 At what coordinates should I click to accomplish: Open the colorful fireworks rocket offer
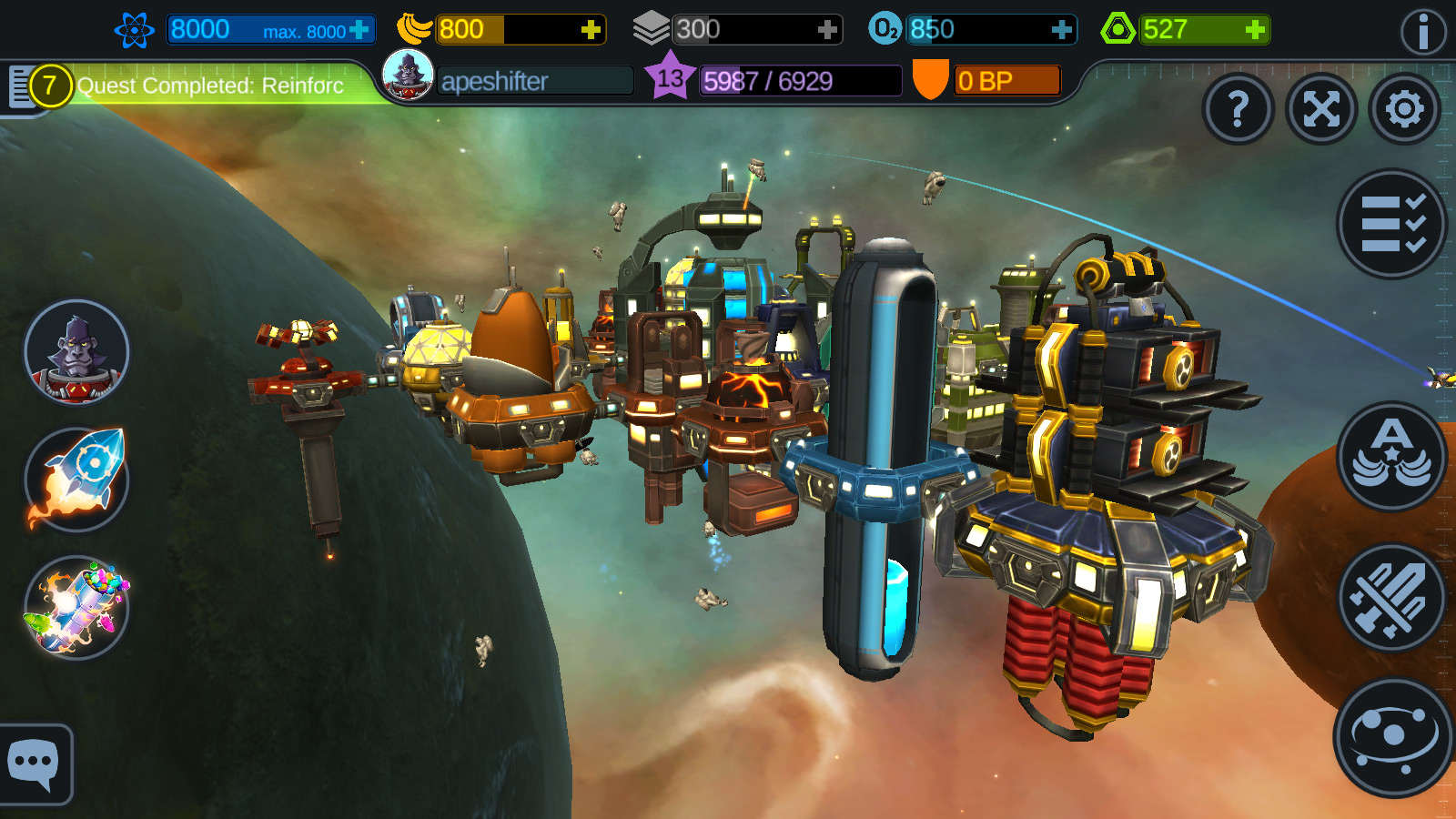(x=76, y=607)
